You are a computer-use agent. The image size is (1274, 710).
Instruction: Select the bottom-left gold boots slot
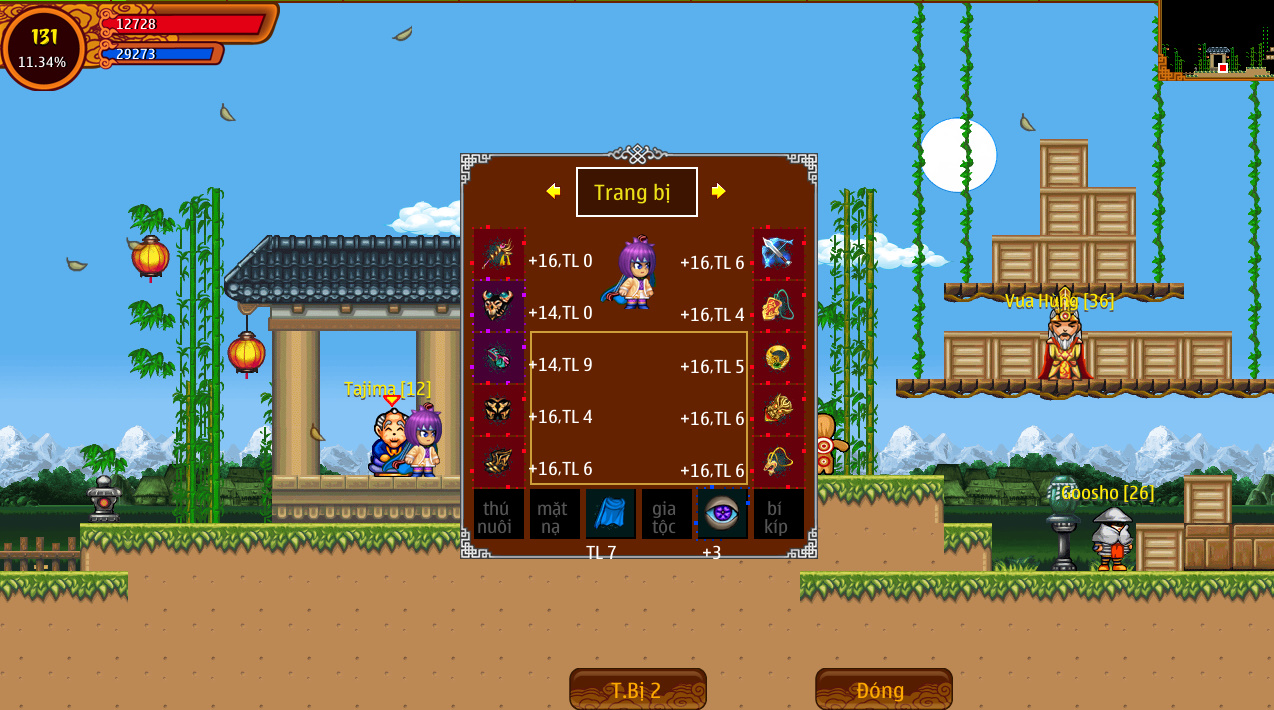pos(498,462)
